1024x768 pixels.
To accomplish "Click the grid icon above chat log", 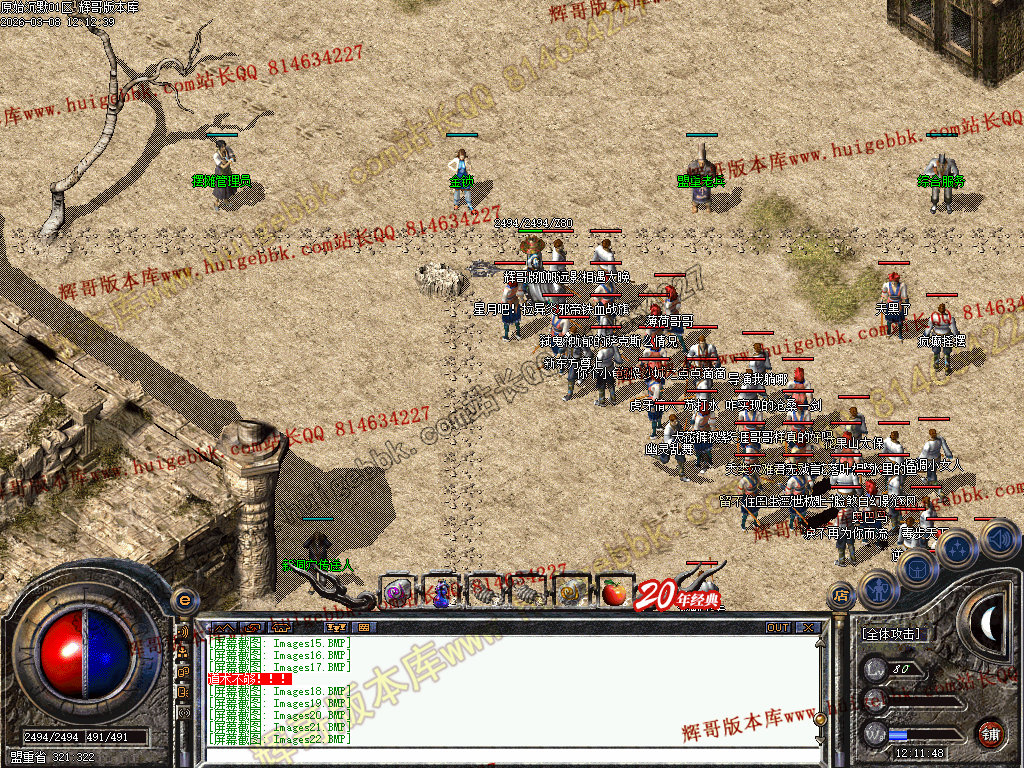I will tap(362, 627).
